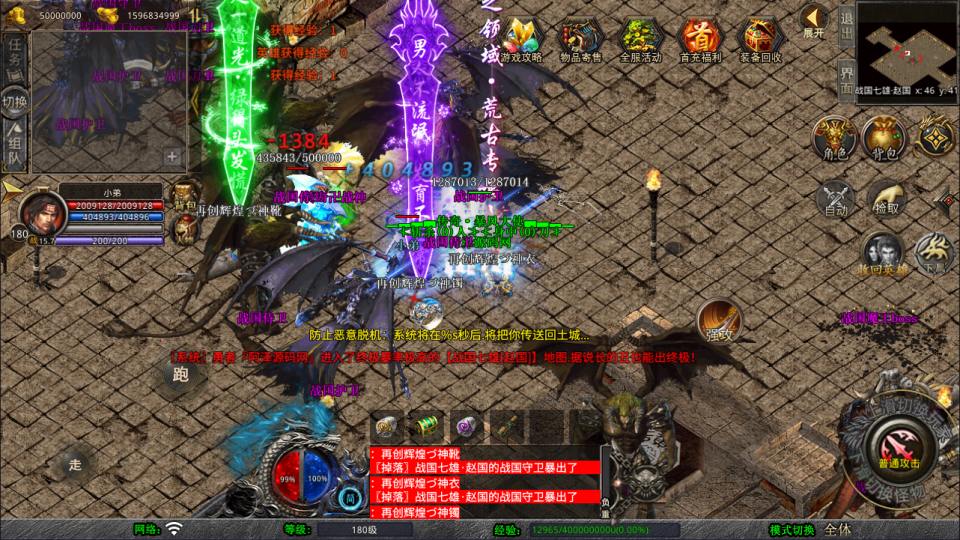The height and width of the screenshot is (540, 960).
Task: Open the 首充福利 first-recharge bonus
Action: pyautogui.click(x=700, y=39)
